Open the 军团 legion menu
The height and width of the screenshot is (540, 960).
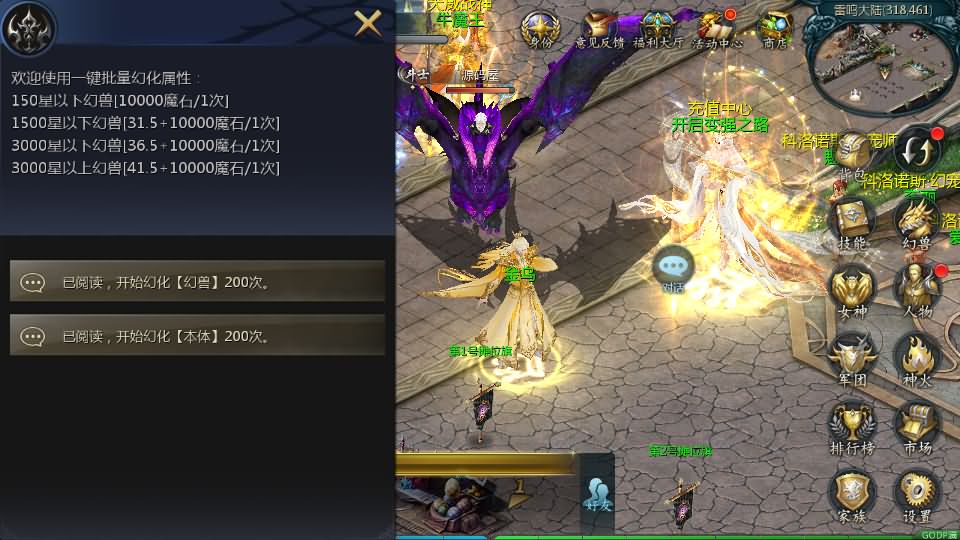point(852,358)
